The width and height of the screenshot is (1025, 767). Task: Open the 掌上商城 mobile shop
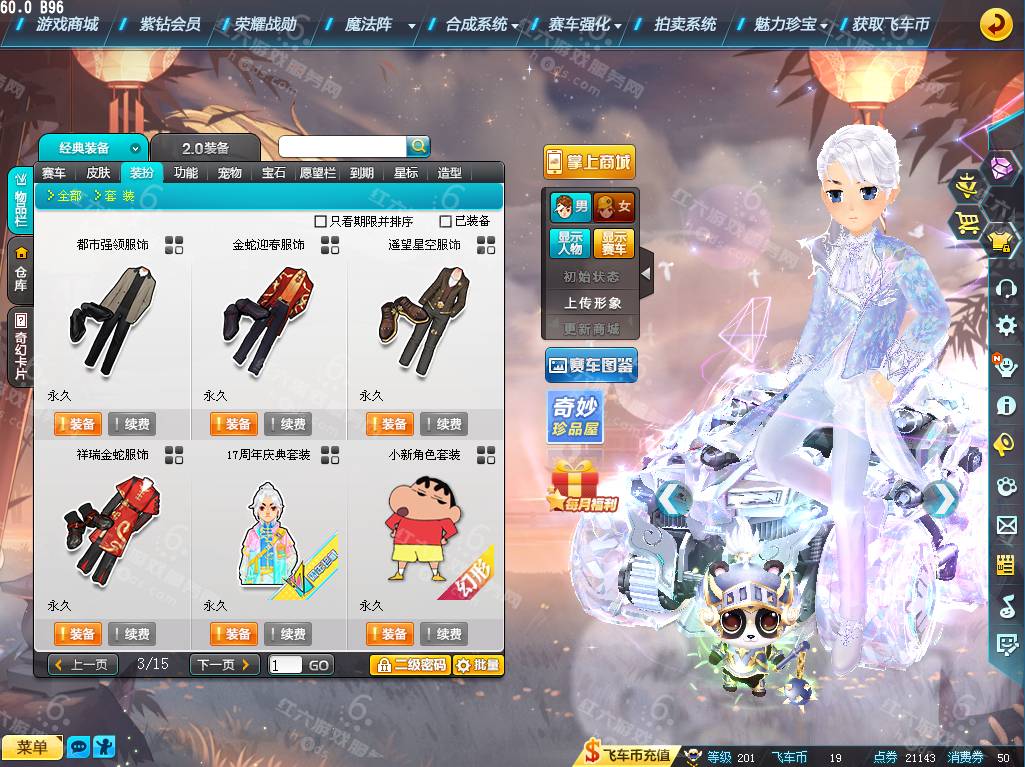click(590, 162)
